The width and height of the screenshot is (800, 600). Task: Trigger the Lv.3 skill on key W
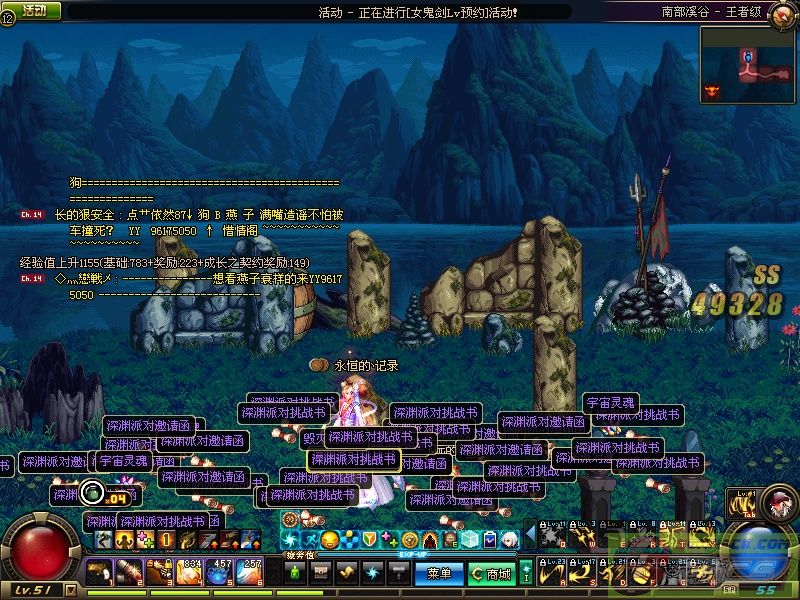point(582,536)
